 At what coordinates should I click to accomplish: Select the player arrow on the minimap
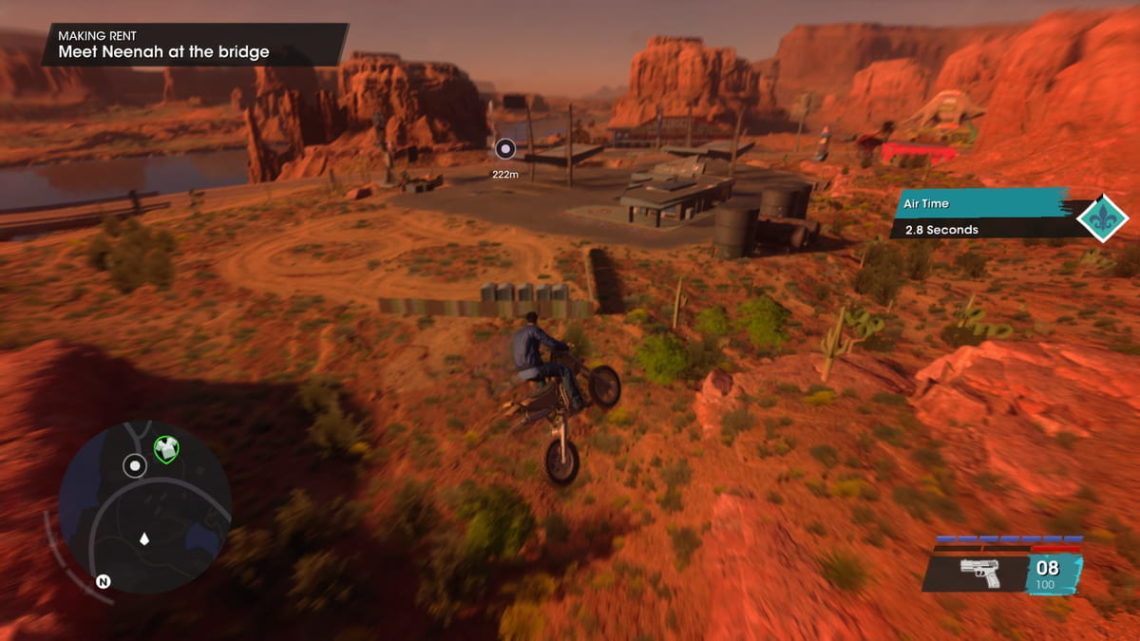(144, 540)
